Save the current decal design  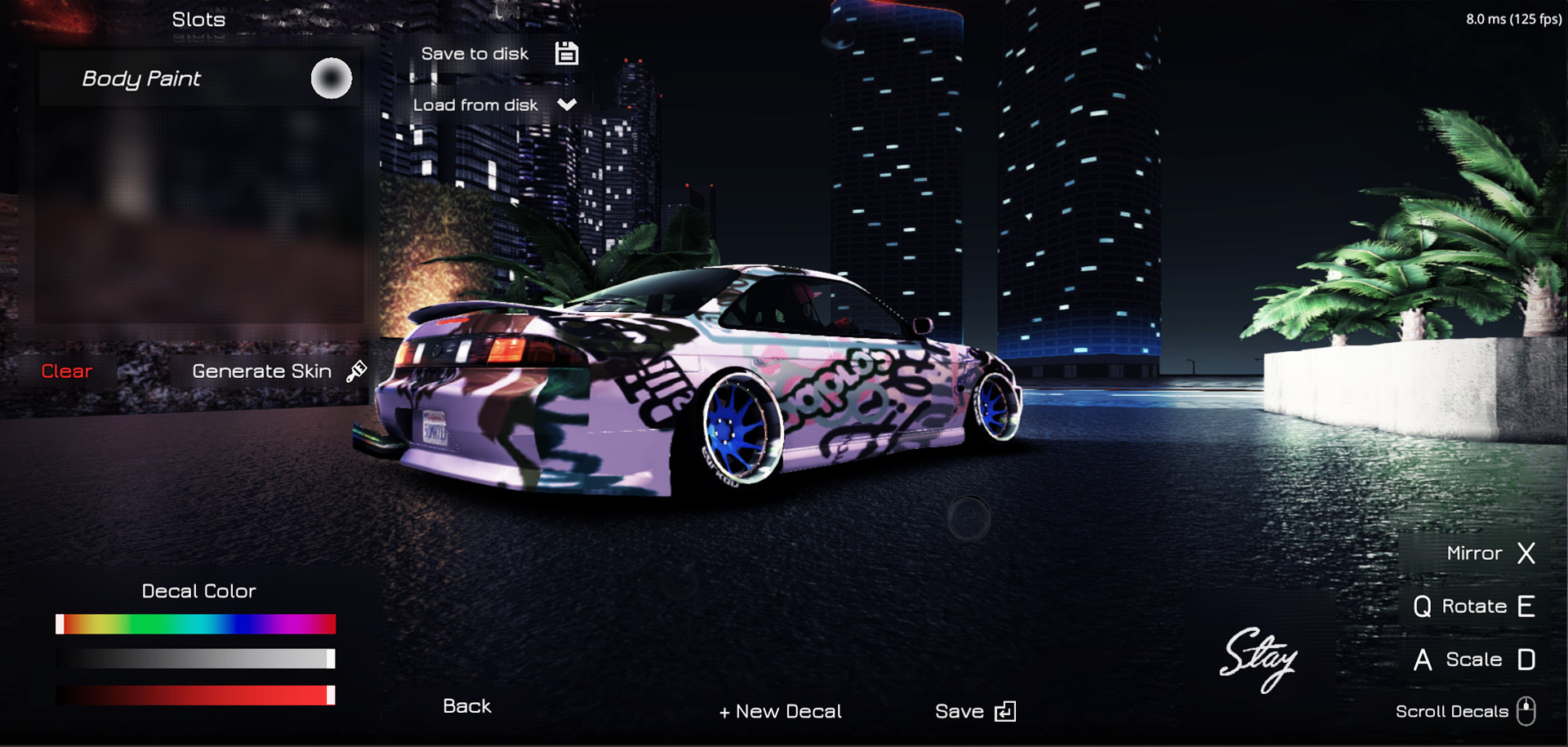point(974,712)
